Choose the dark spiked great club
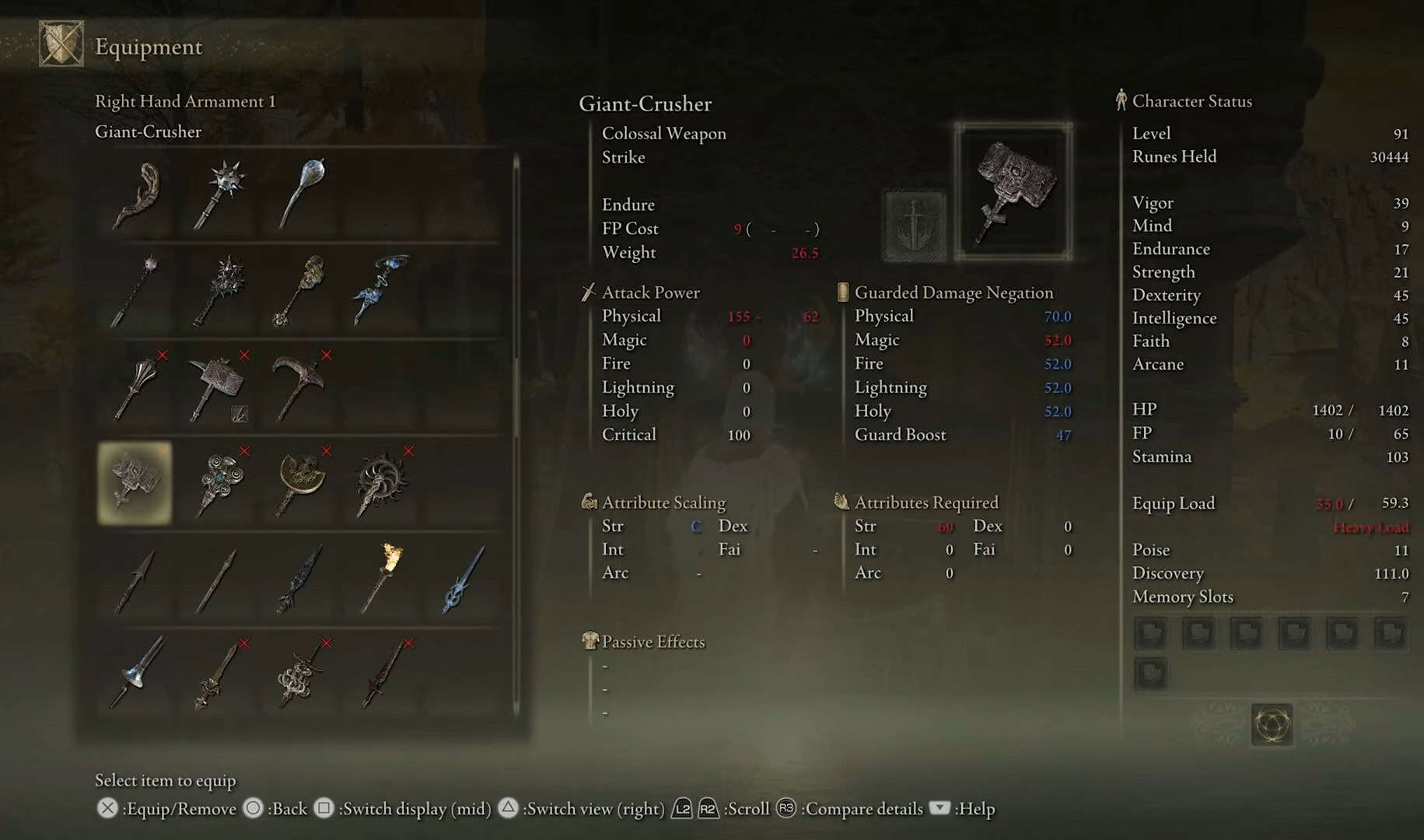 coord(219,290)
